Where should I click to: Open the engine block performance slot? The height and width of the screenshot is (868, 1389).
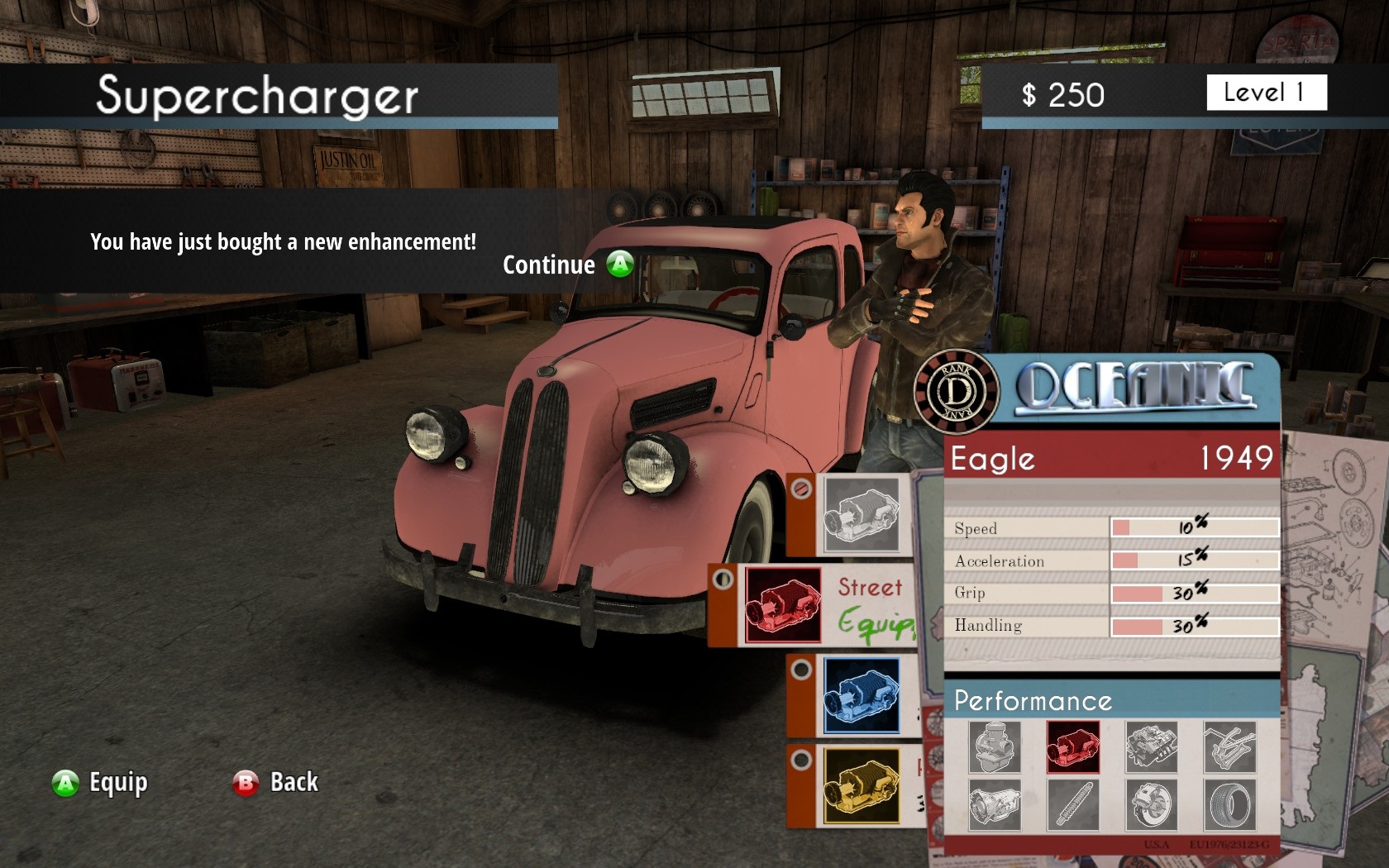1151,746
